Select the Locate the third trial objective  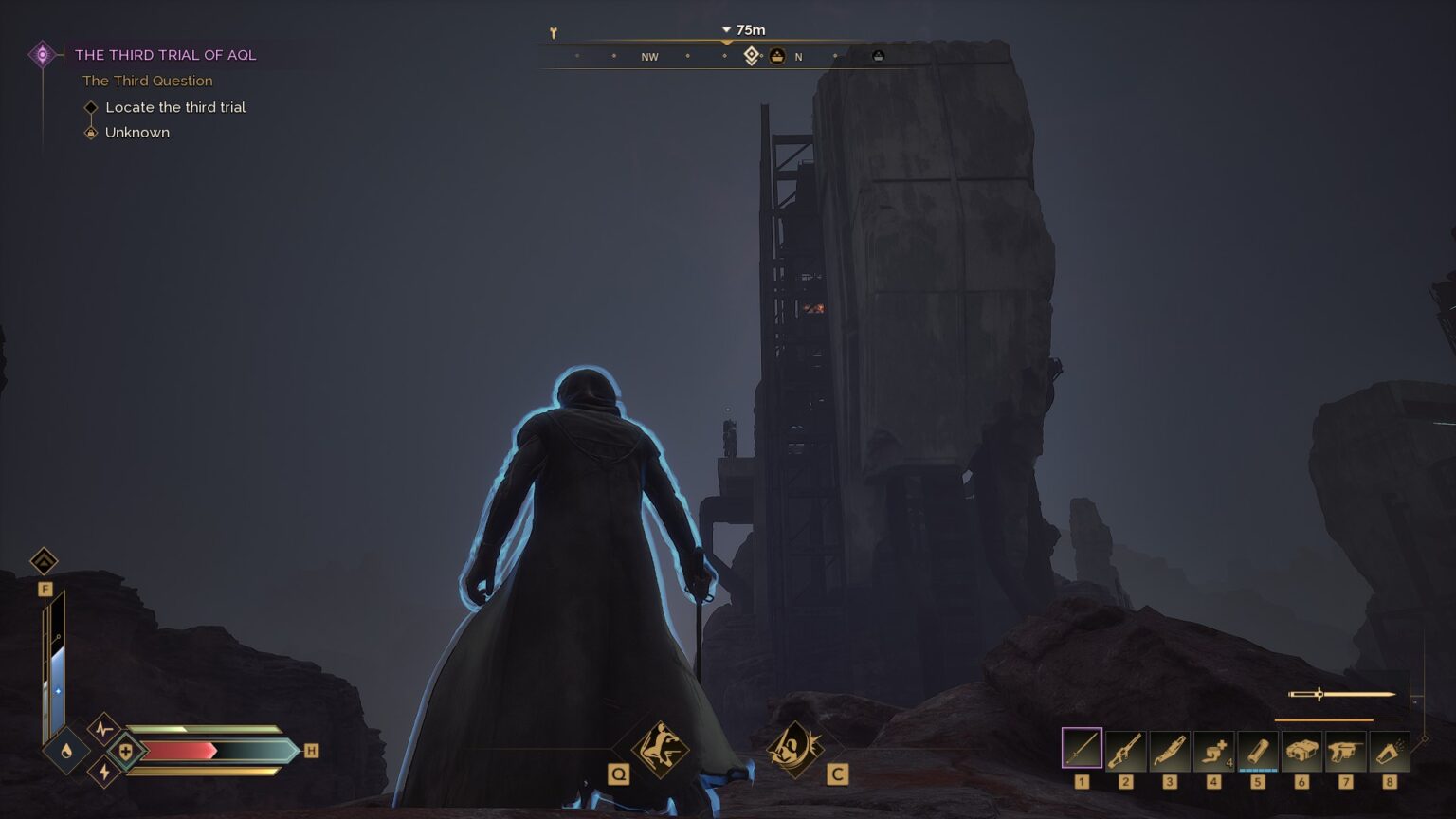point(175,107)
